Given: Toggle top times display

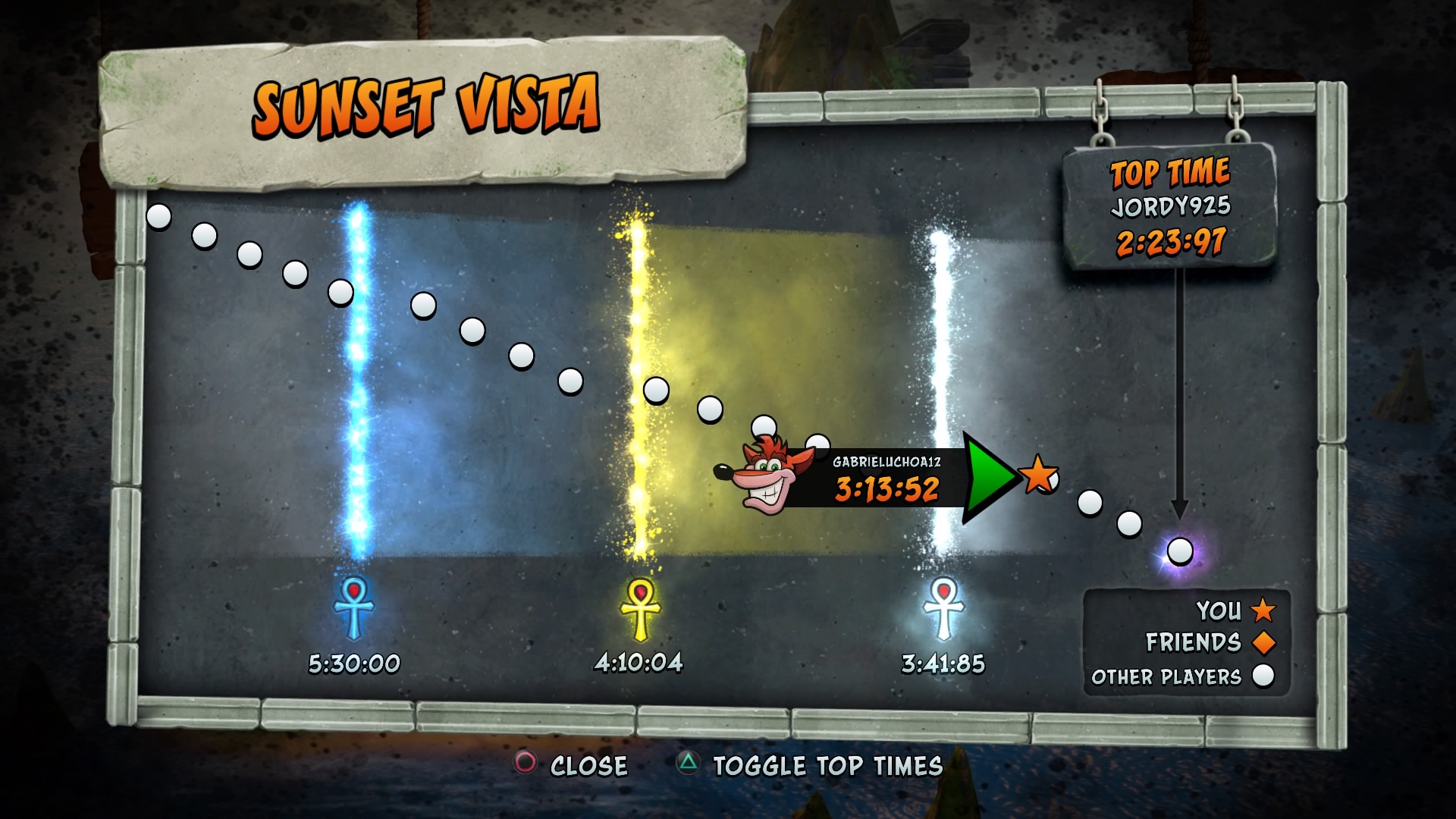Looking at the screenshot, I should [810, 765].
